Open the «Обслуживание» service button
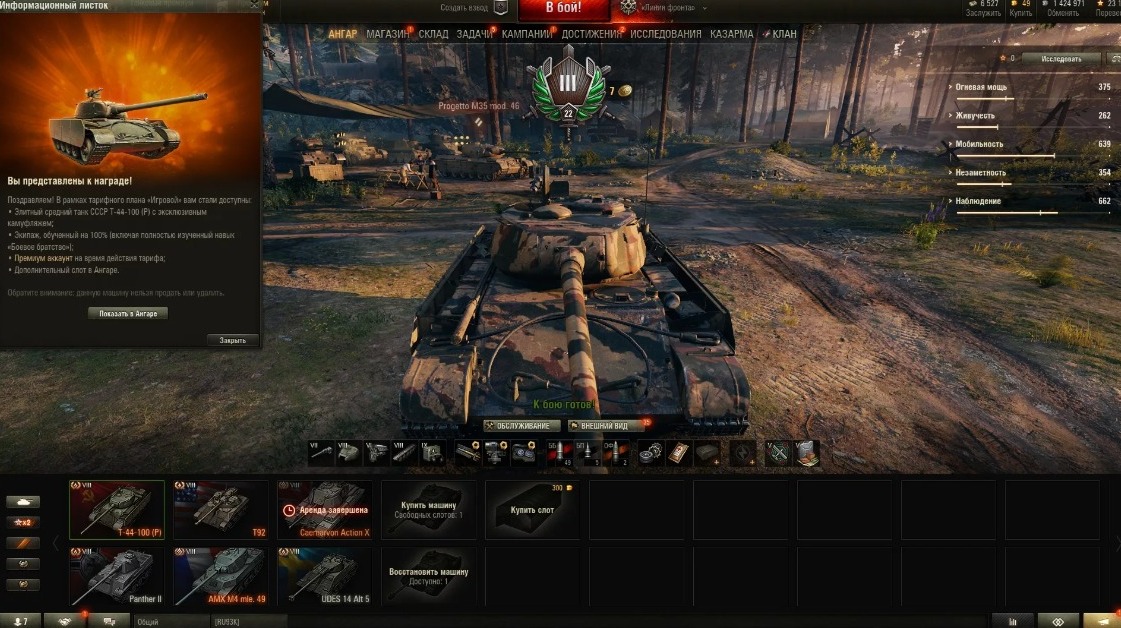The image size is (1121, 628). (516, 426)
